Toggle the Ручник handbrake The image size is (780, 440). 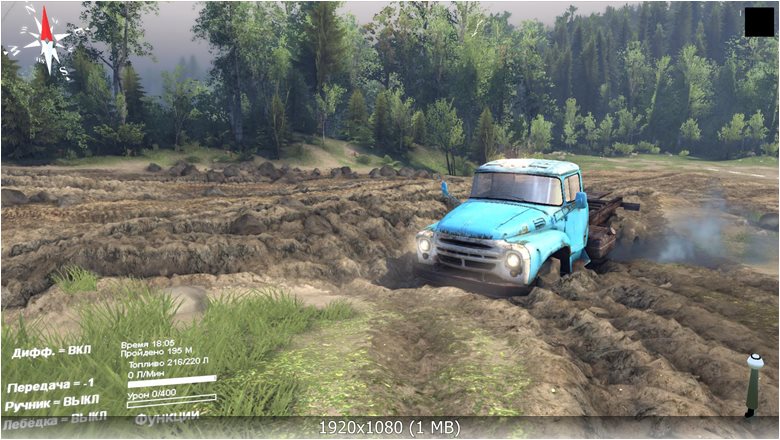[x=53, y=402]
